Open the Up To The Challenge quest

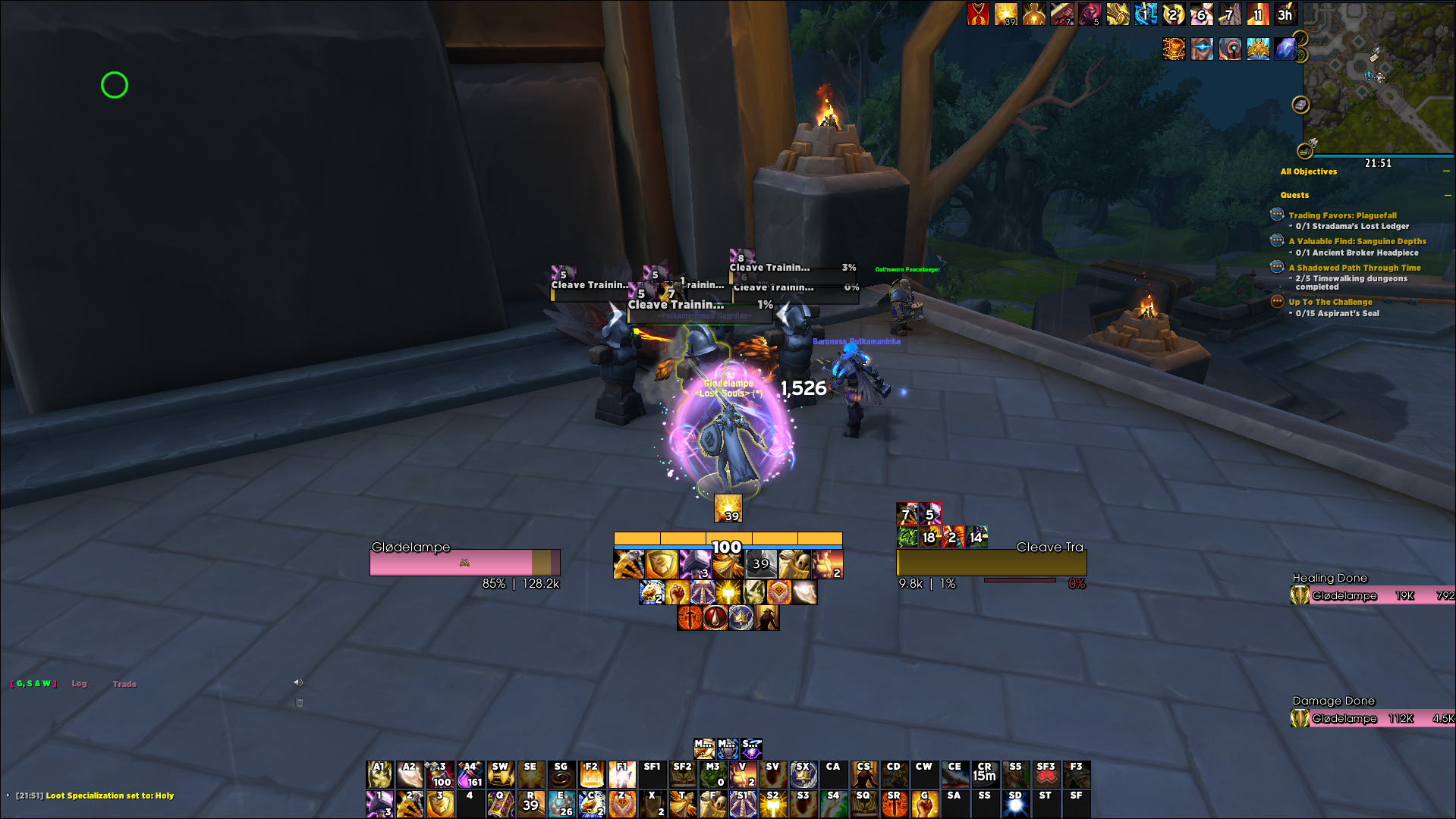coord(1330,302)
